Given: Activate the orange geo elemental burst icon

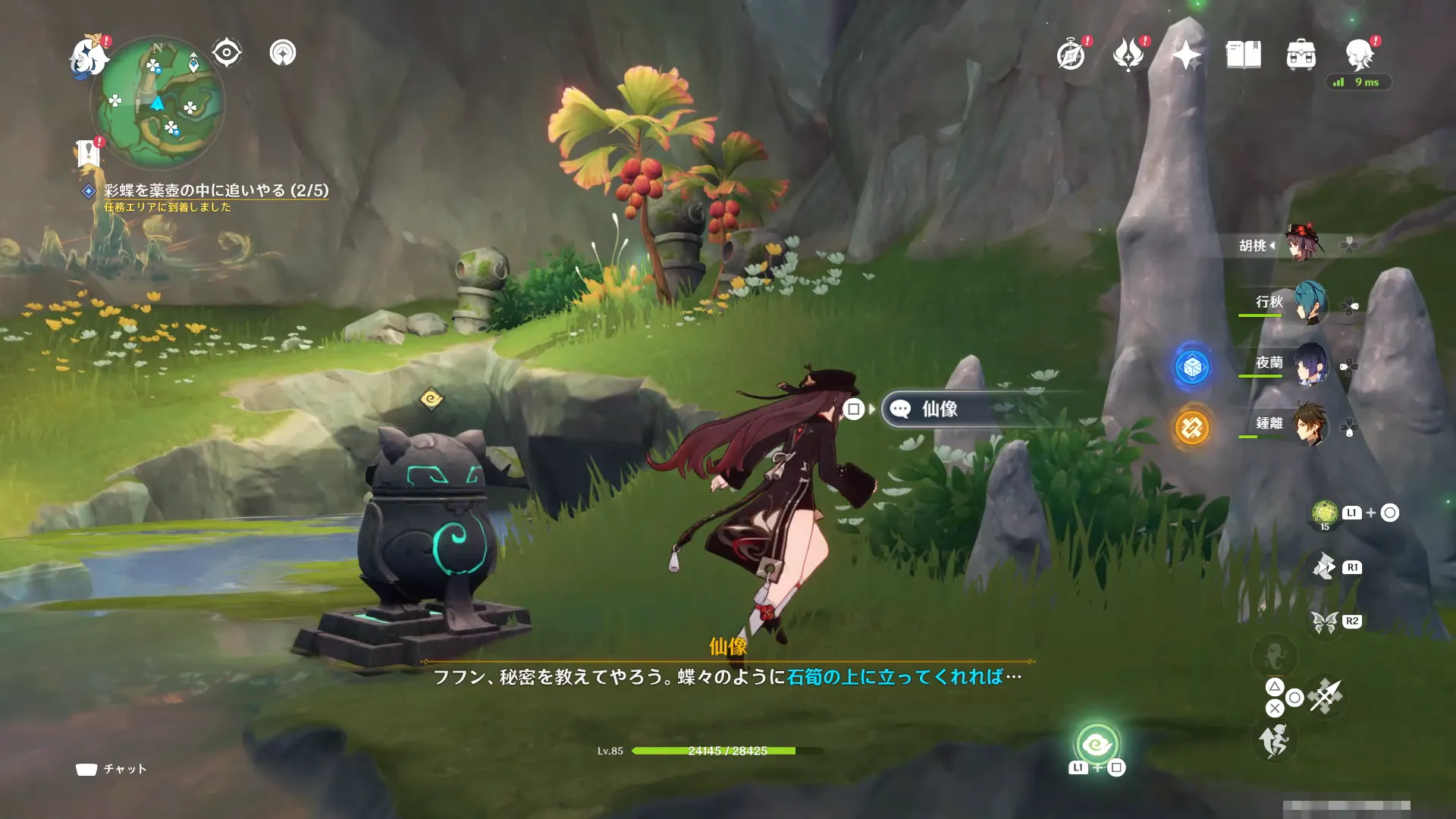Looking at the screenshot, I should (x=1192, y=428).
